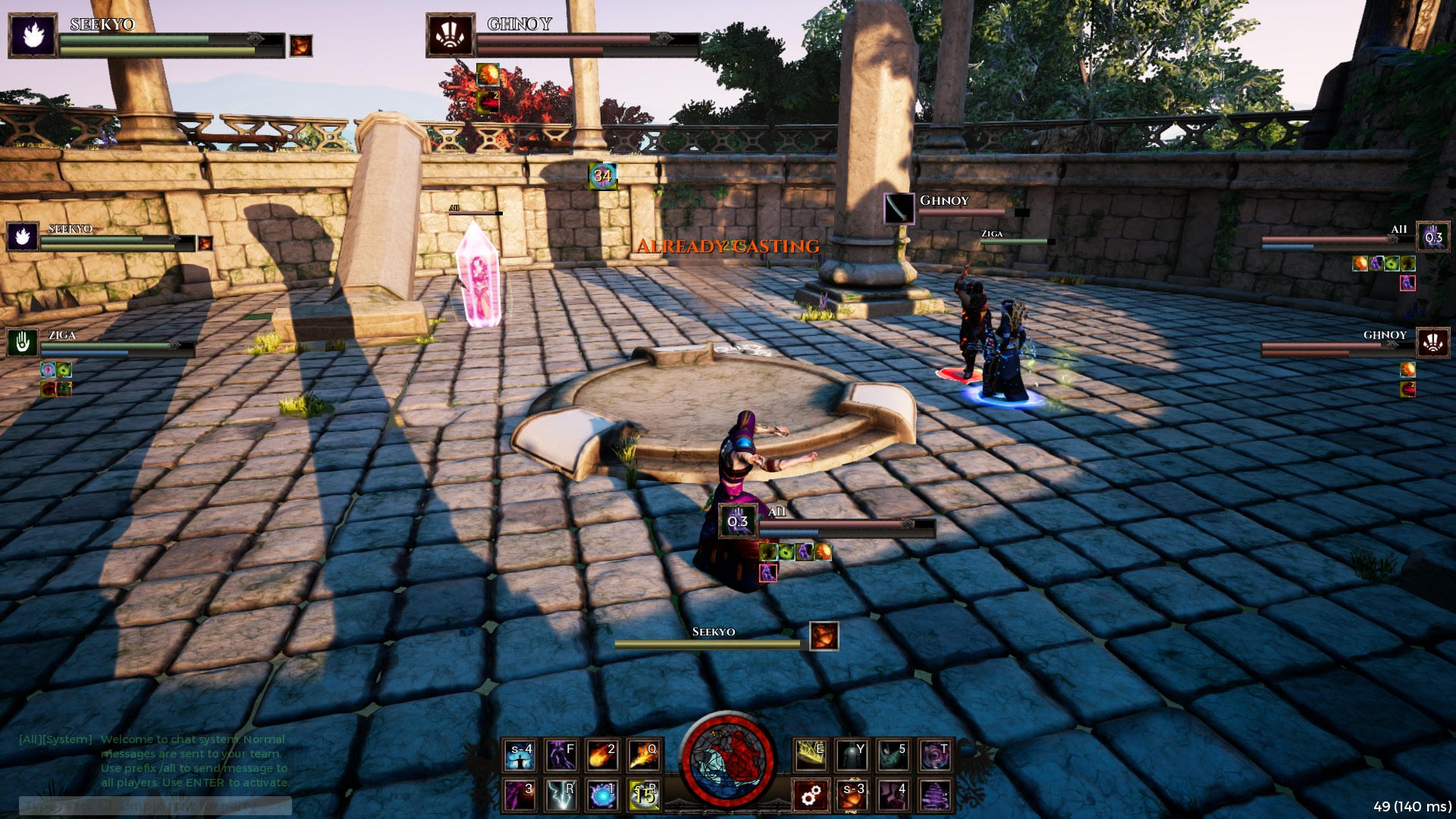Trigger the lightning ability on key R
Viewport: 1456px width, 819px height.
tap(563, 794)
